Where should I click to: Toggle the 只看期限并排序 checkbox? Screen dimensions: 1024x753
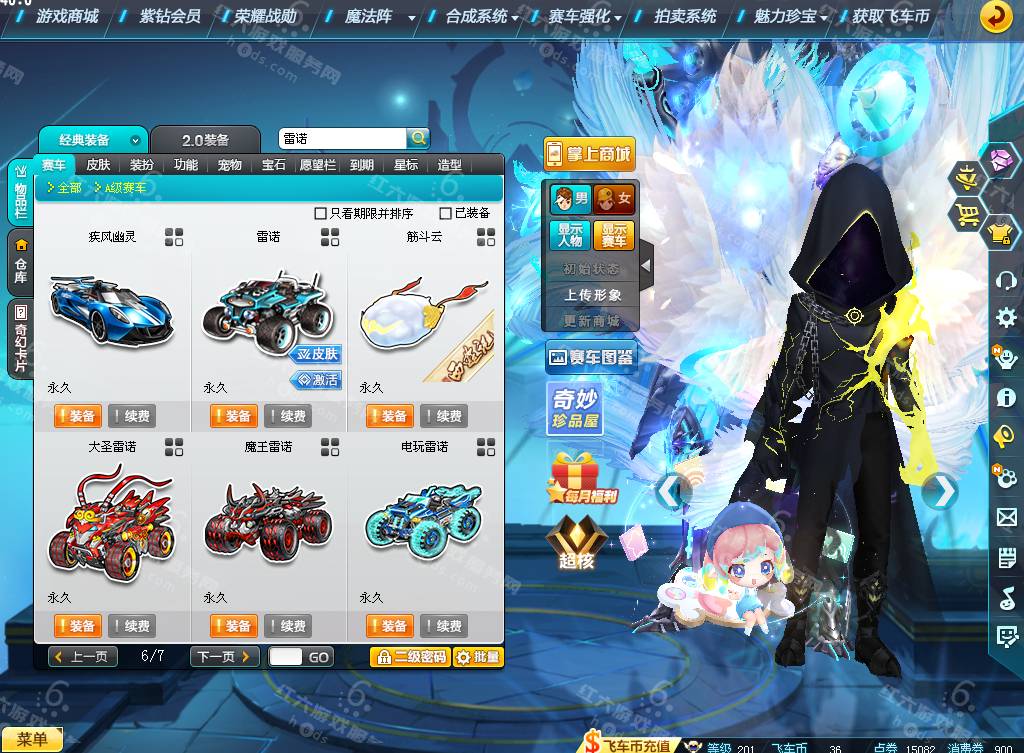coord(321,213)
